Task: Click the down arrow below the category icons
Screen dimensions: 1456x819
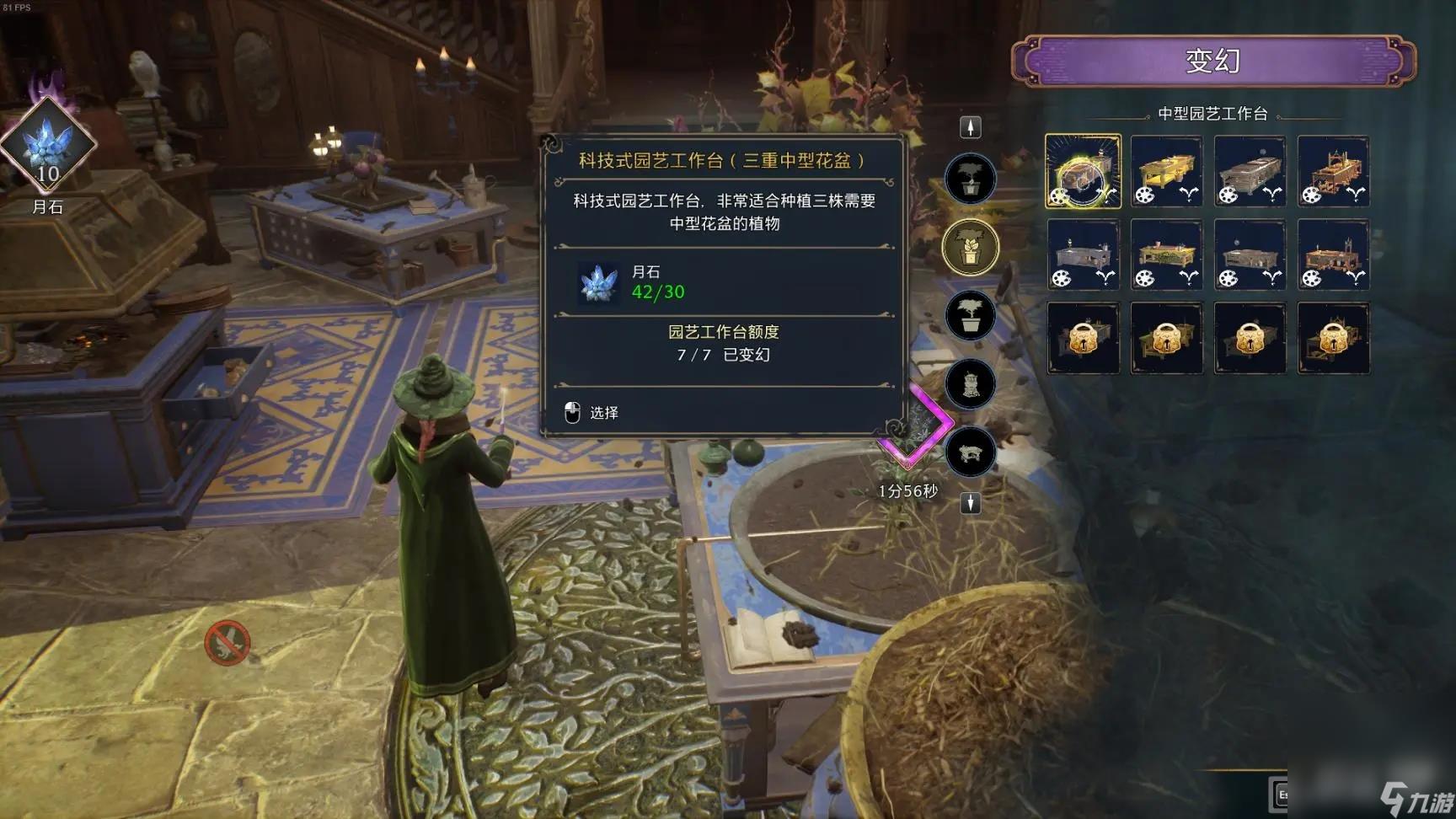Action: point(971,502)
